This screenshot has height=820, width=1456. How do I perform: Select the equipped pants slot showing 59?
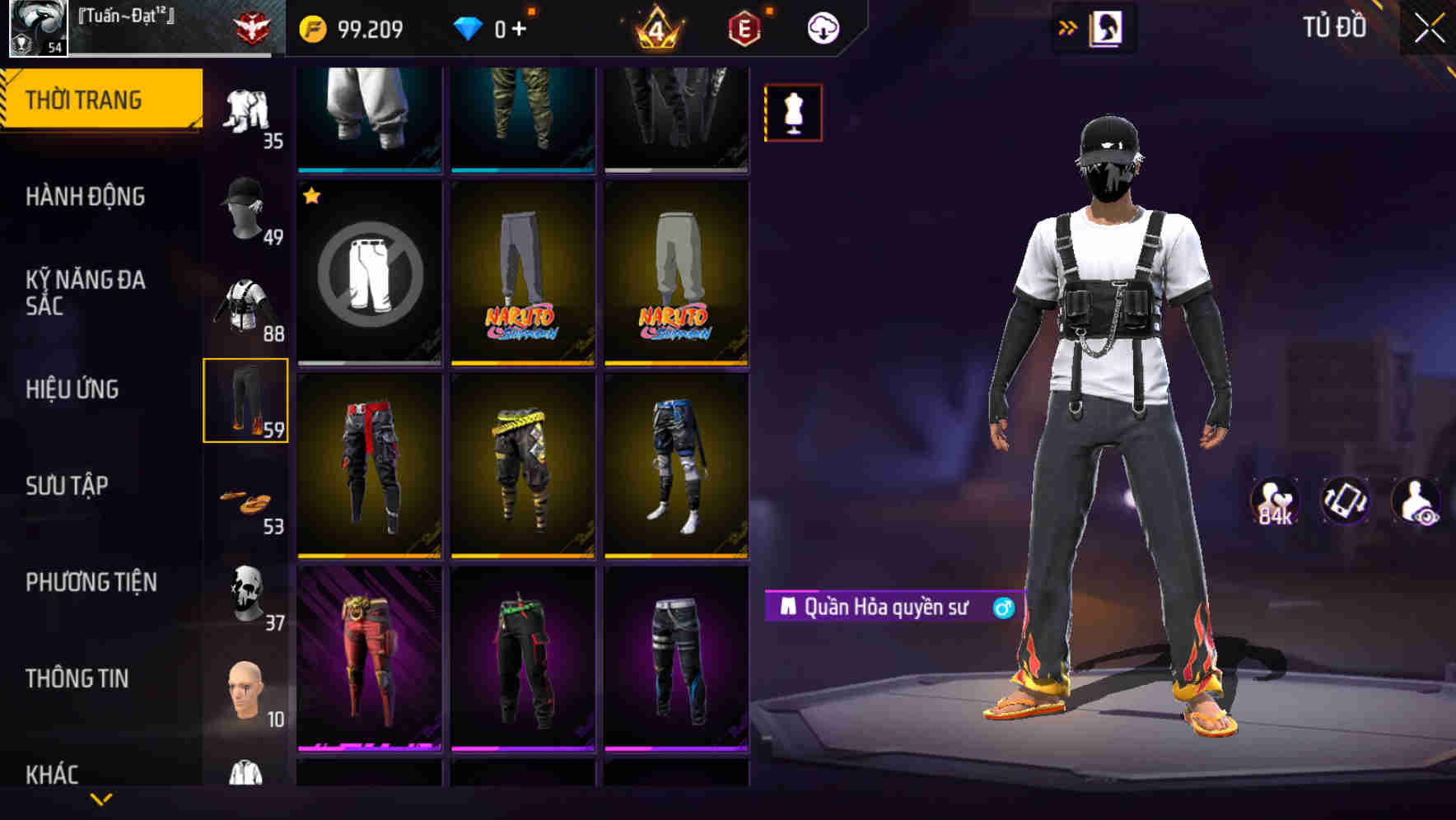coord(247,399)
